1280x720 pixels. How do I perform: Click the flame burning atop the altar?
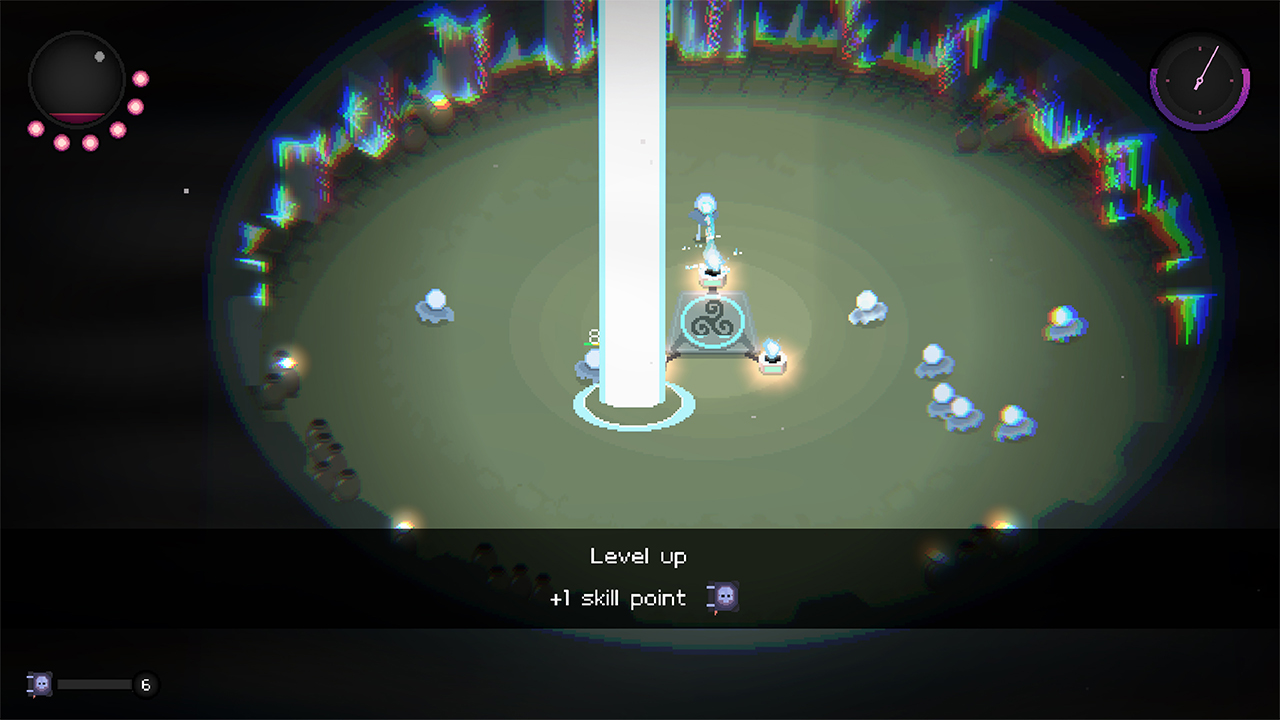(713, 258)
